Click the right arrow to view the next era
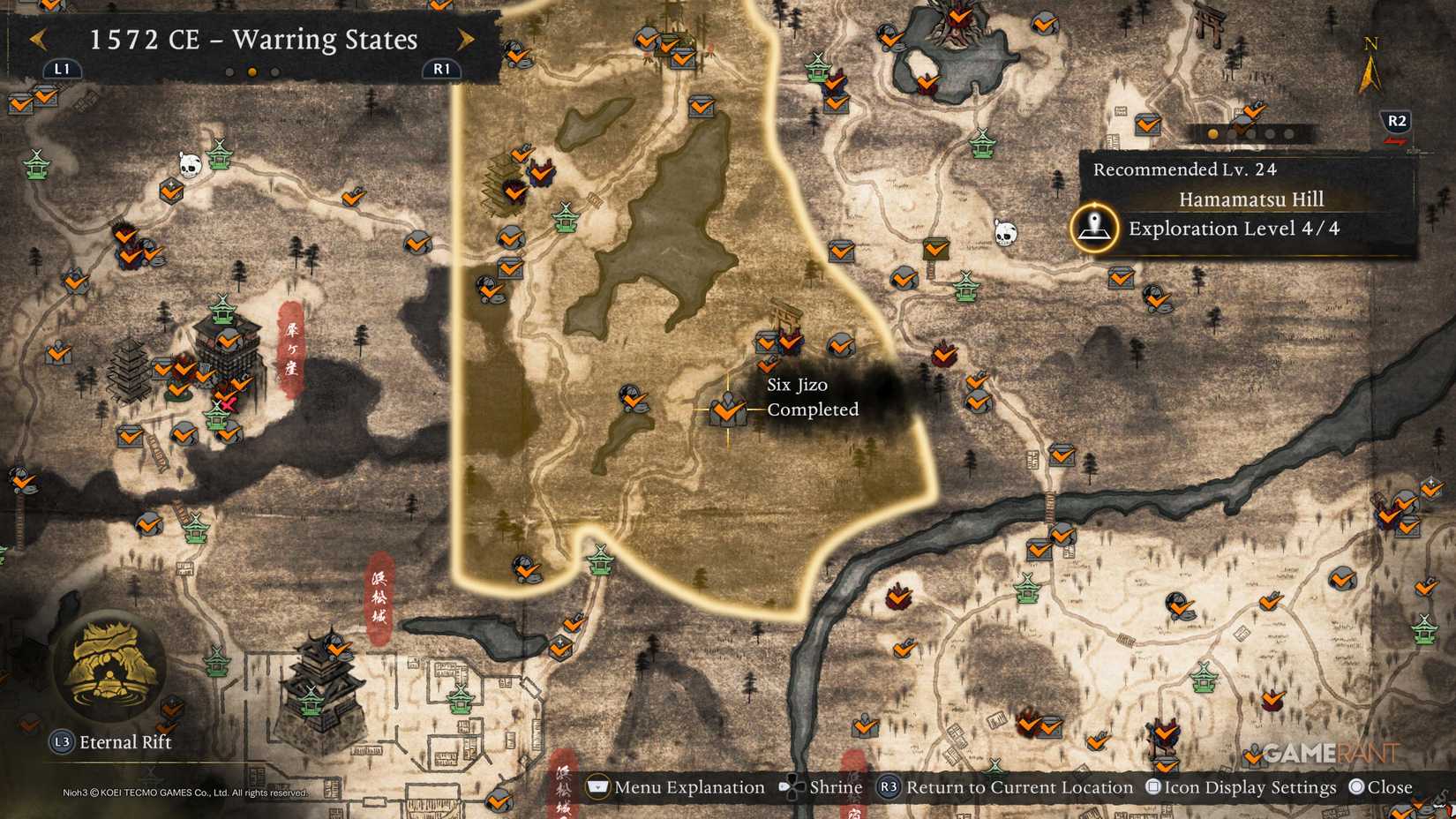 (466, 39)
